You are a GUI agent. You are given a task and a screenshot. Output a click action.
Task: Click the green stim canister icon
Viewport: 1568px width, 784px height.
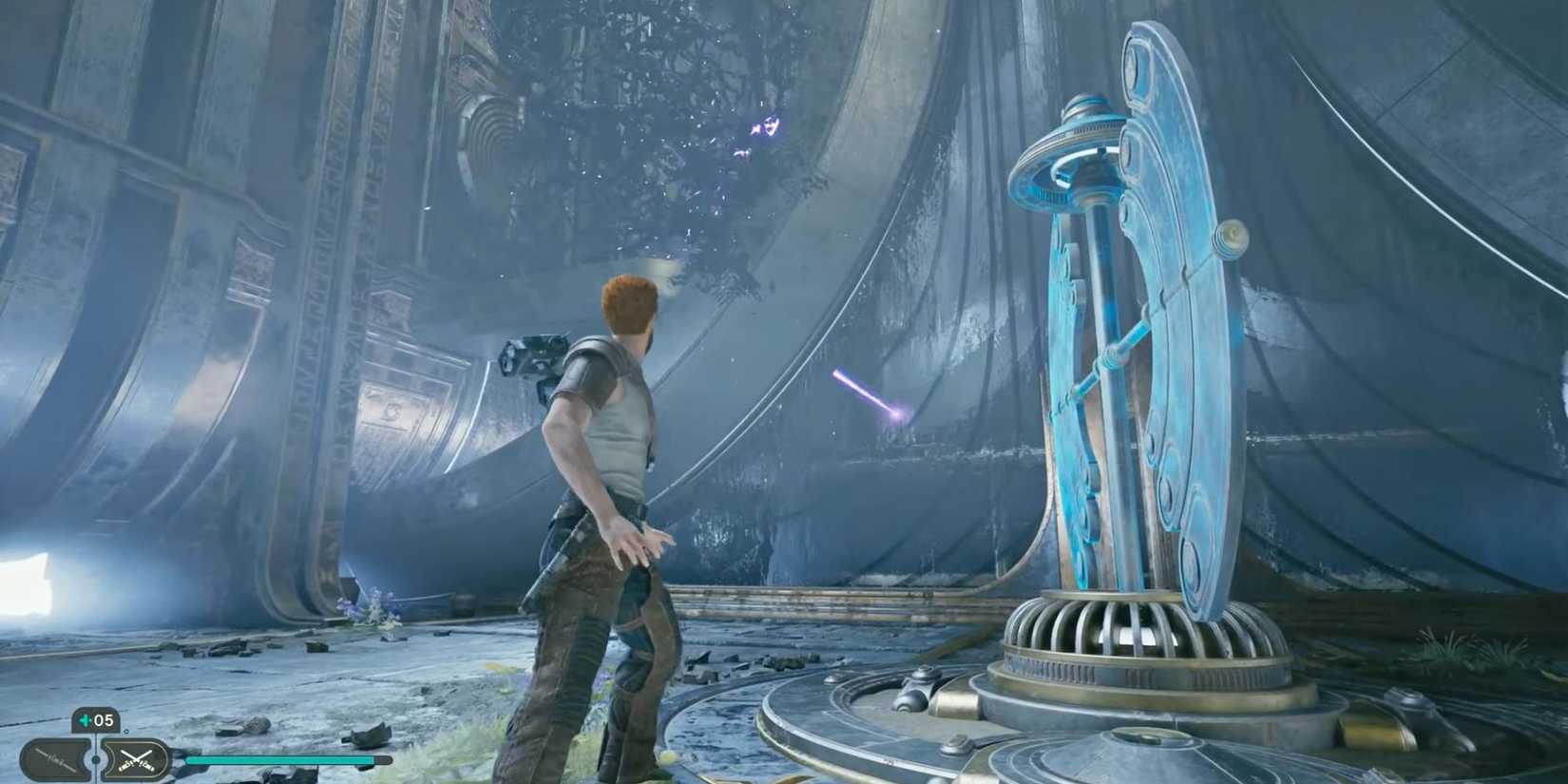pyautogui.click(x=84, y=719)
